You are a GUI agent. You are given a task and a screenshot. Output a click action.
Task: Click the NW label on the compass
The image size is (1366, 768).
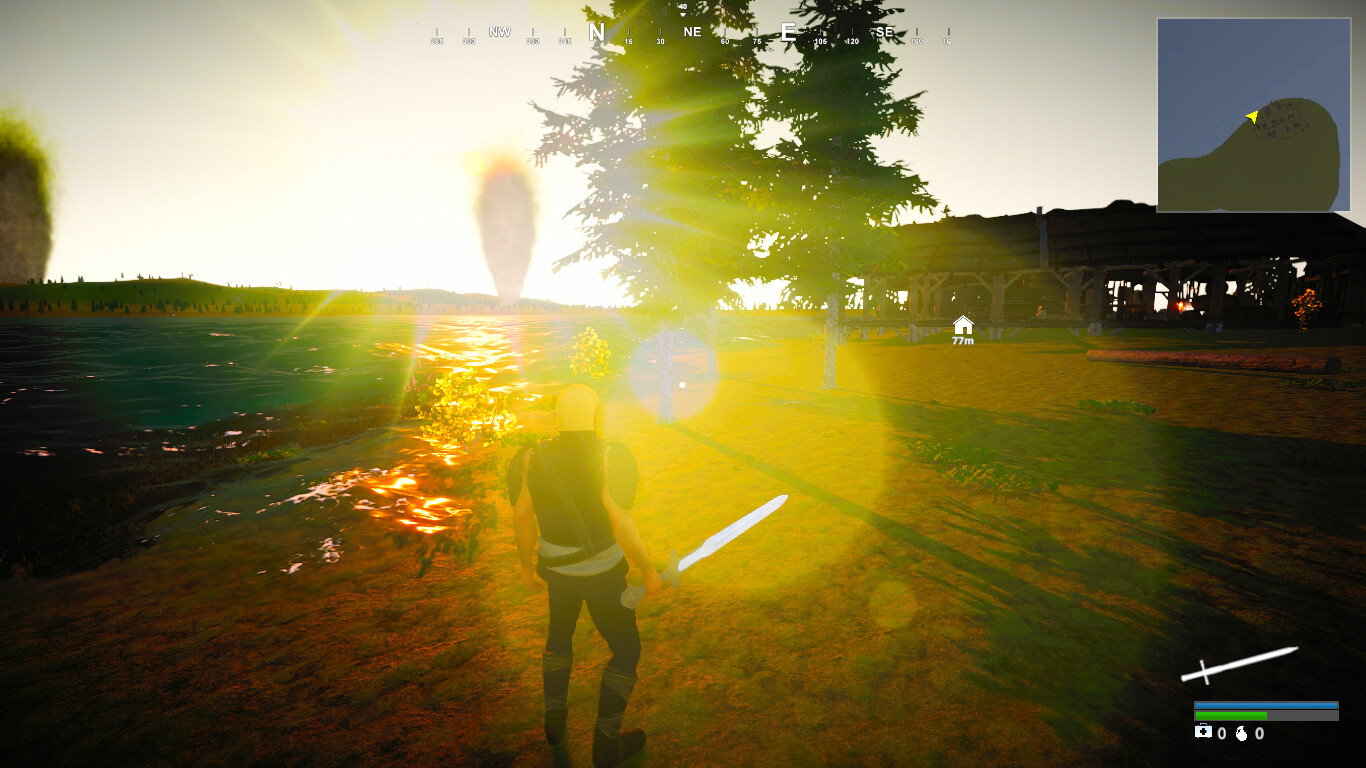click(x=500, y=31)
